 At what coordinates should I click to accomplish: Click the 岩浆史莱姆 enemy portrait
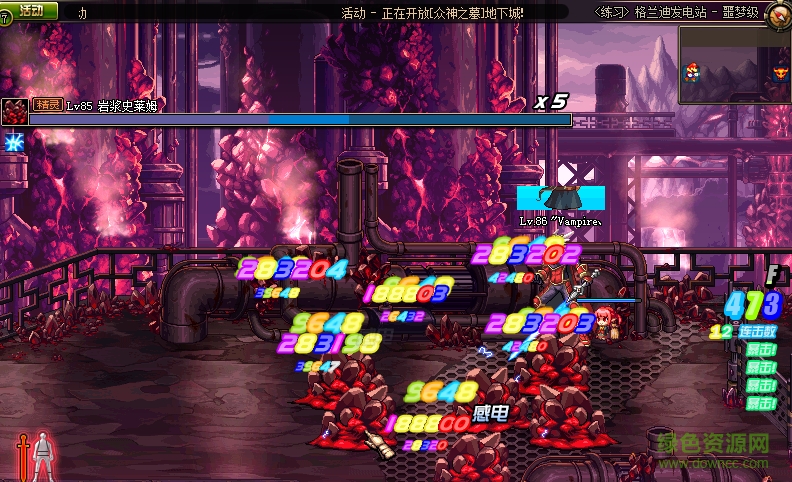point(14,111)
